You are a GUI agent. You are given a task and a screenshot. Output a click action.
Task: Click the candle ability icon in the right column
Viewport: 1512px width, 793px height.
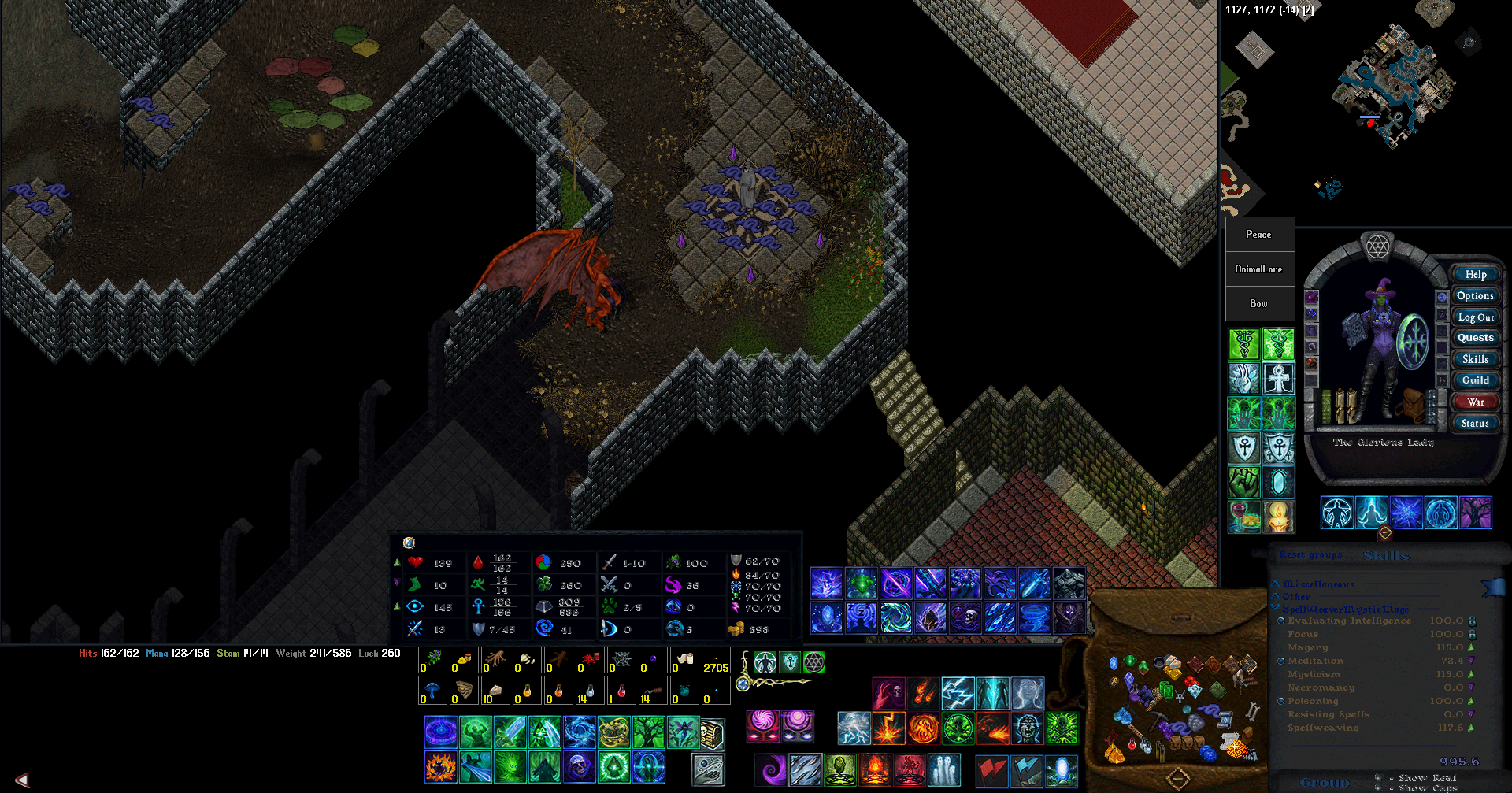tap(1280, 516)
